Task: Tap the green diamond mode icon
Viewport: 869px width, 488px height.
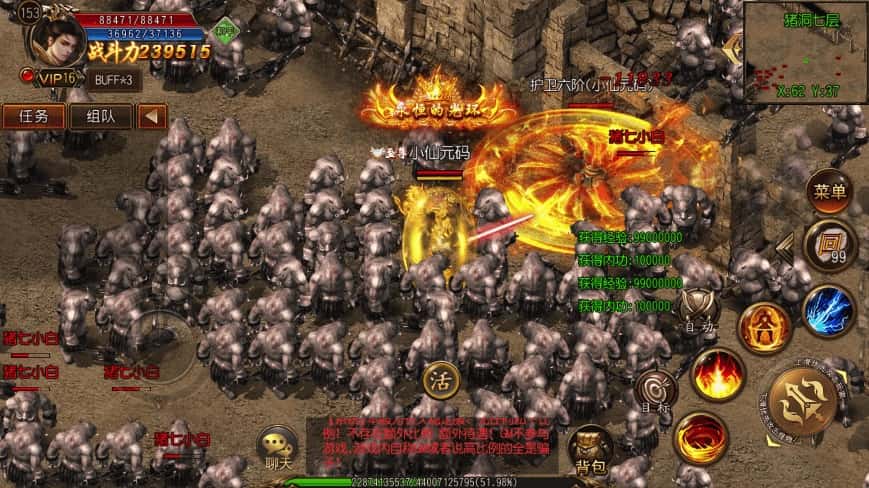Action: (226, 31)
